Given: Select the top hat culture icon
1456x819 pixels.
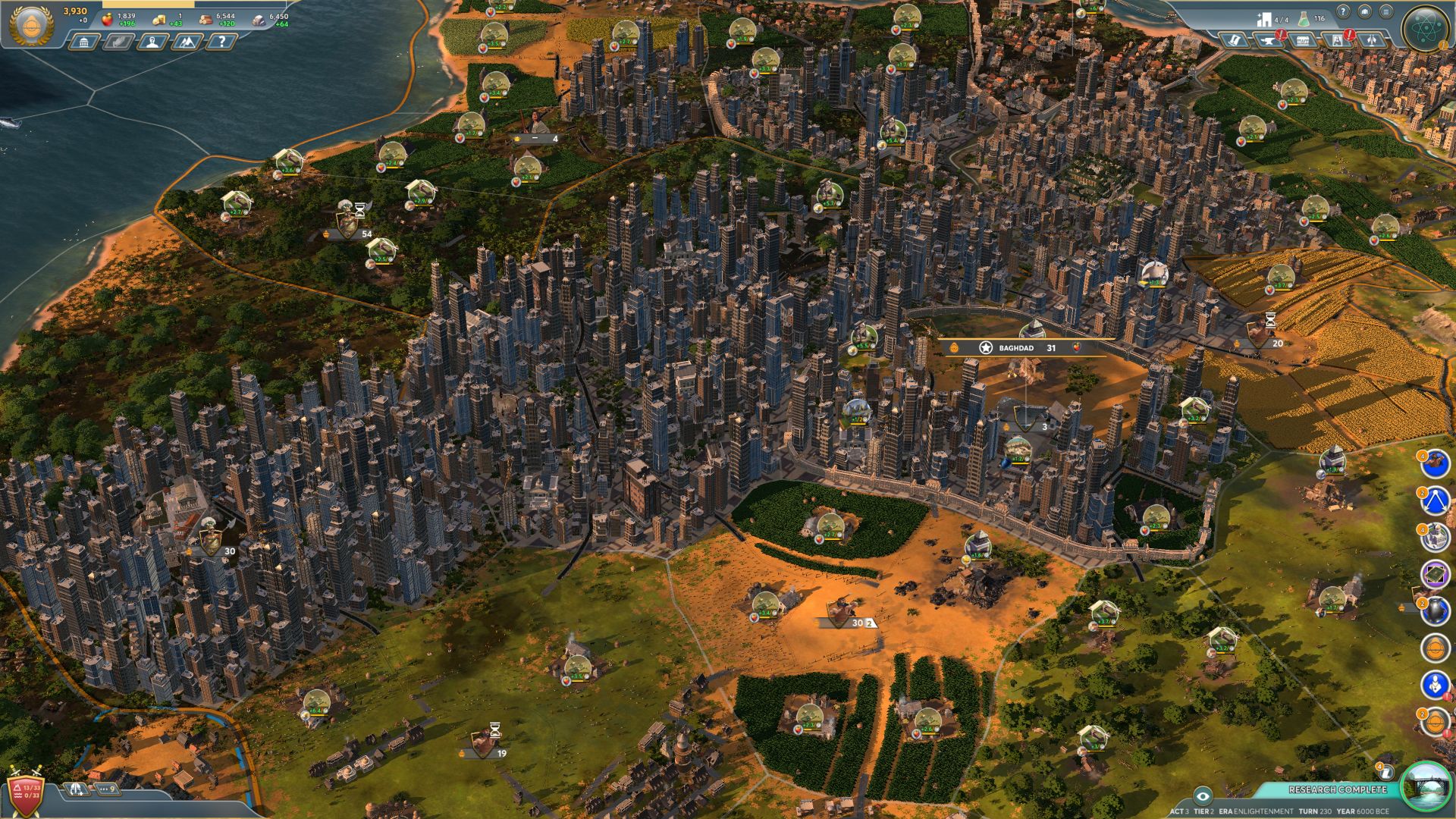Looking at the screenshot, I should pos(1235,40).
